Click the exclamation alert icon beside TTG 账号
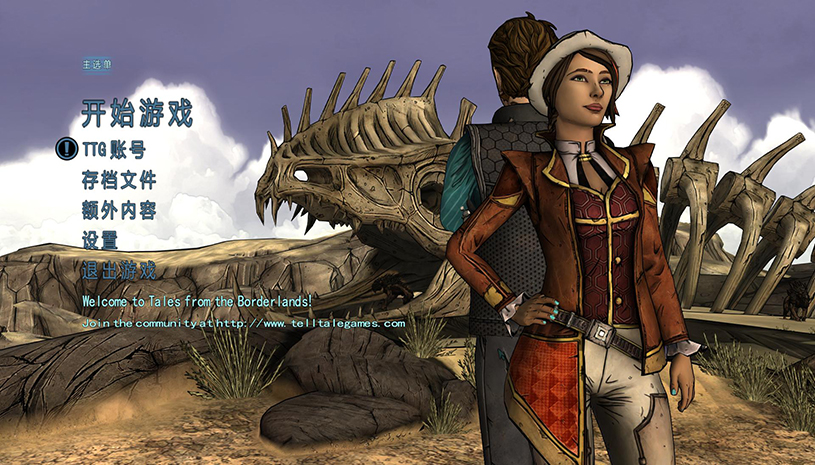The image size is (815, 465). (x=66, y=150)
